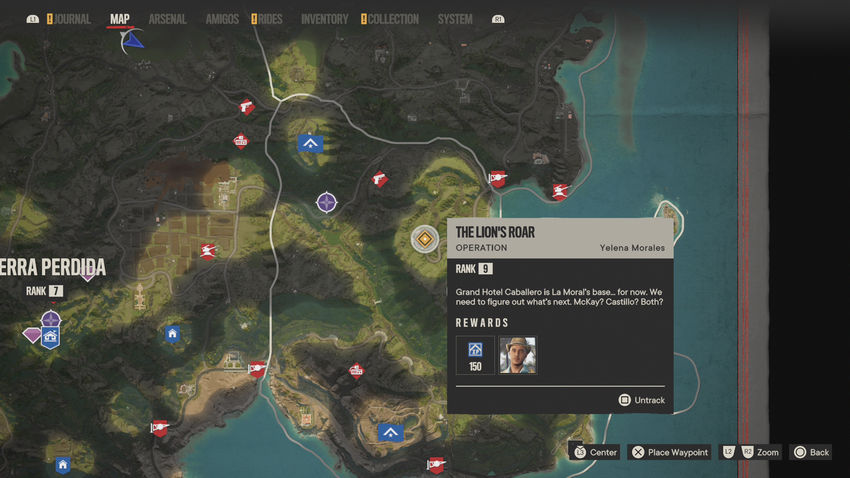Select the 150 reward icon
The width and height of the screenshot is (850, 478).
(x=475, y=355)
